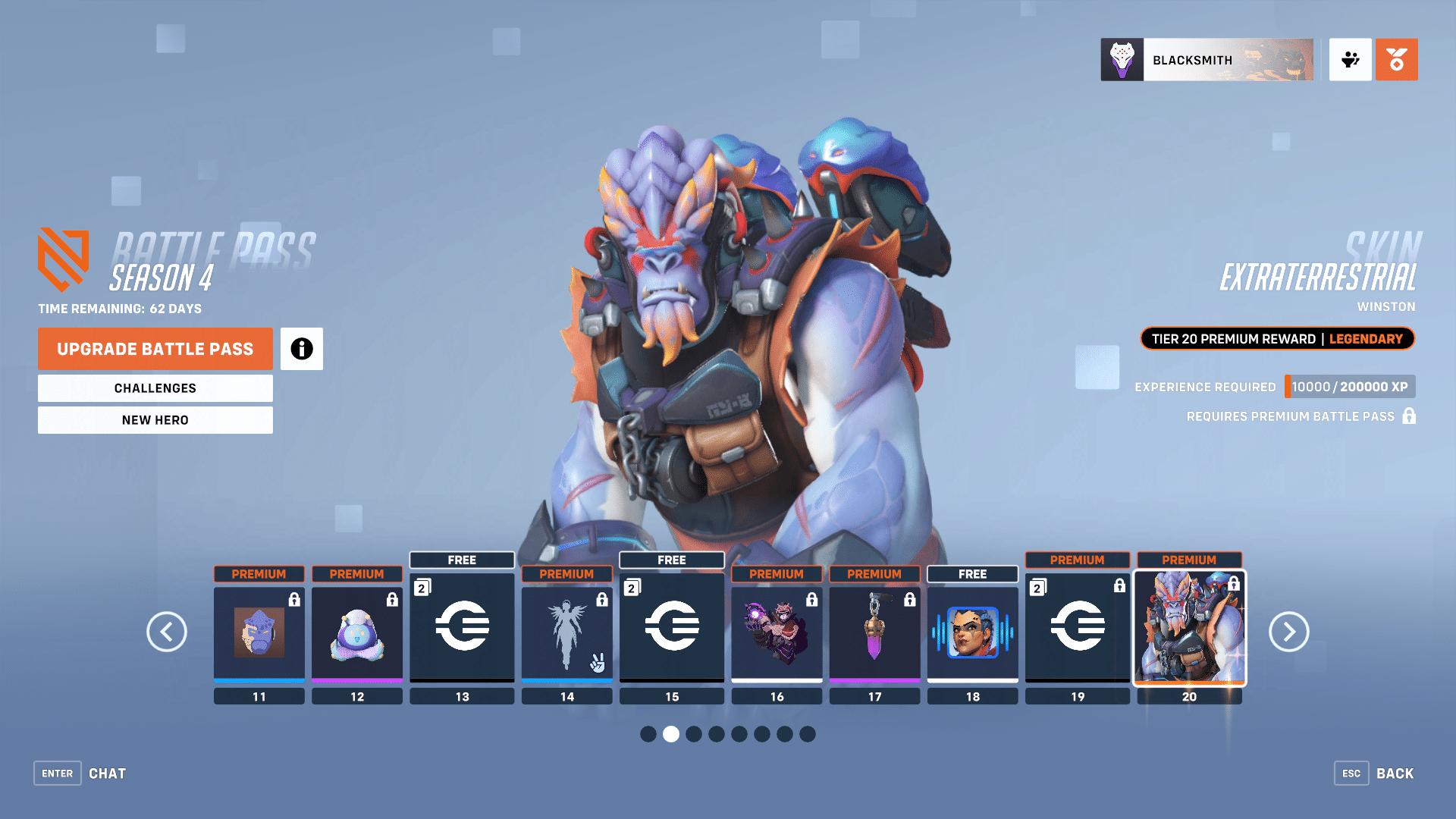The height and width of the screenshot is (819, 1456).
Task: Click Back to exit the Battle Pass screen
Action: click(x=1395, y=773)
